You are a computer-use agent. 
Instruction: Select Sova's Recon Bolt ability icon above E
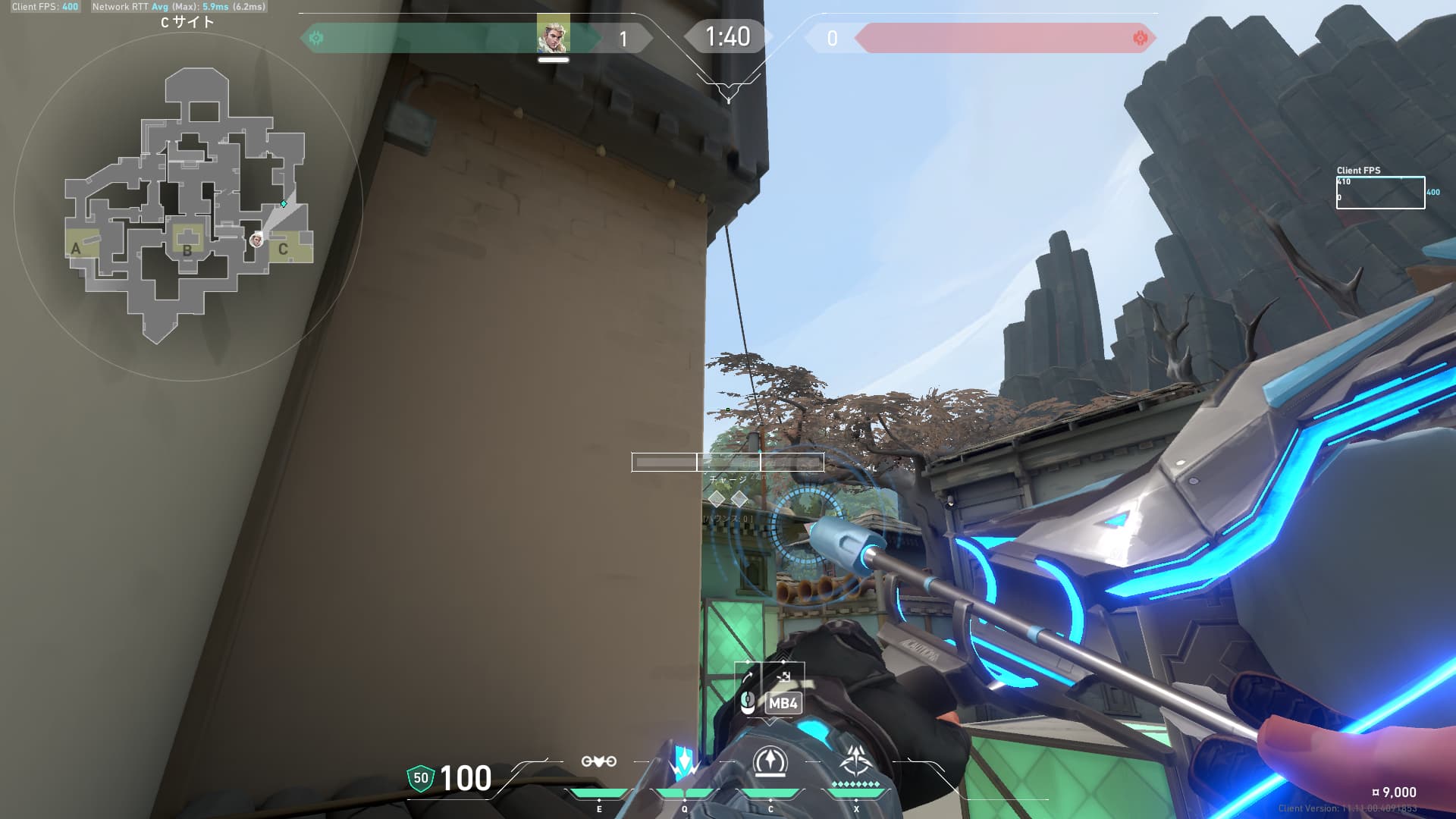(x=599, y=762)
